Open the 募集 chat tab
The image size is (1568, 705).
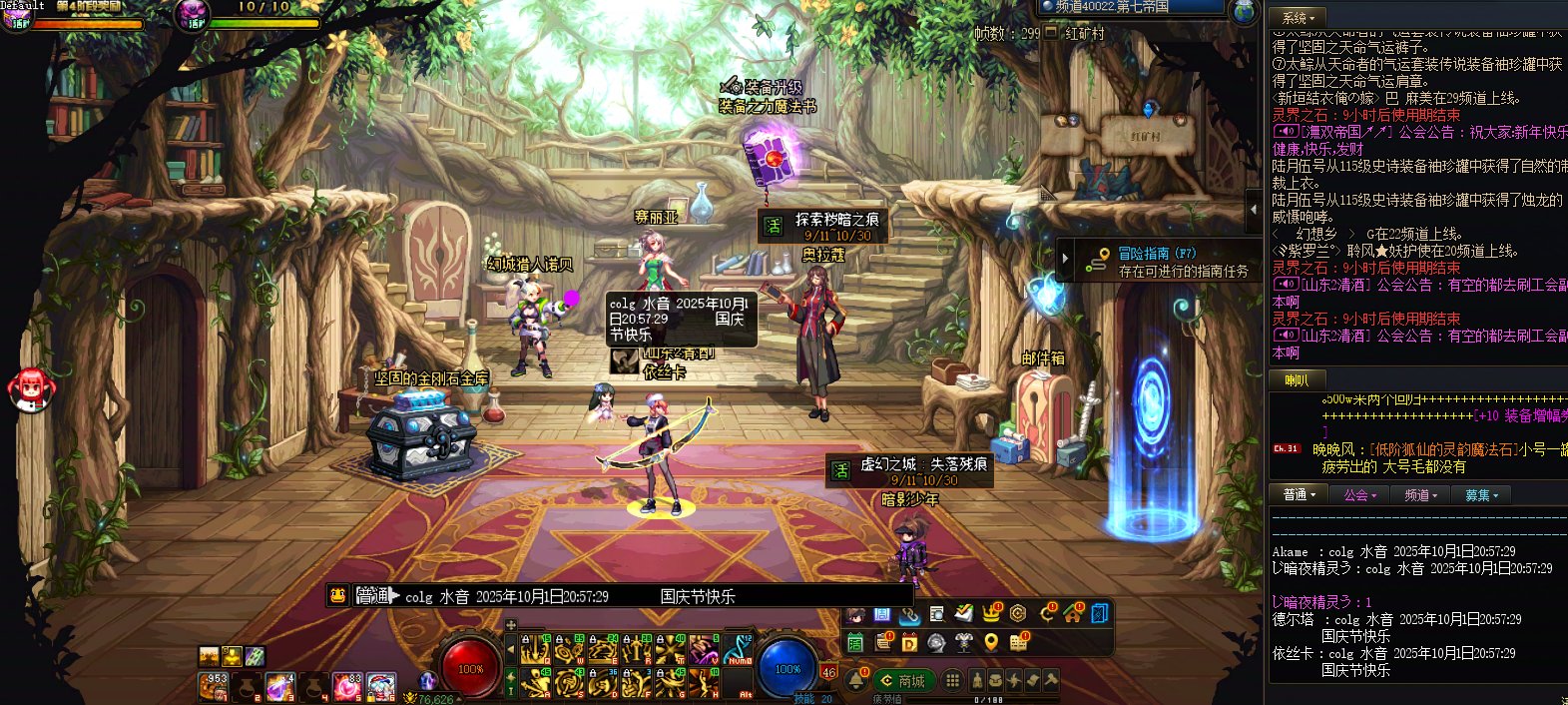1481,495
